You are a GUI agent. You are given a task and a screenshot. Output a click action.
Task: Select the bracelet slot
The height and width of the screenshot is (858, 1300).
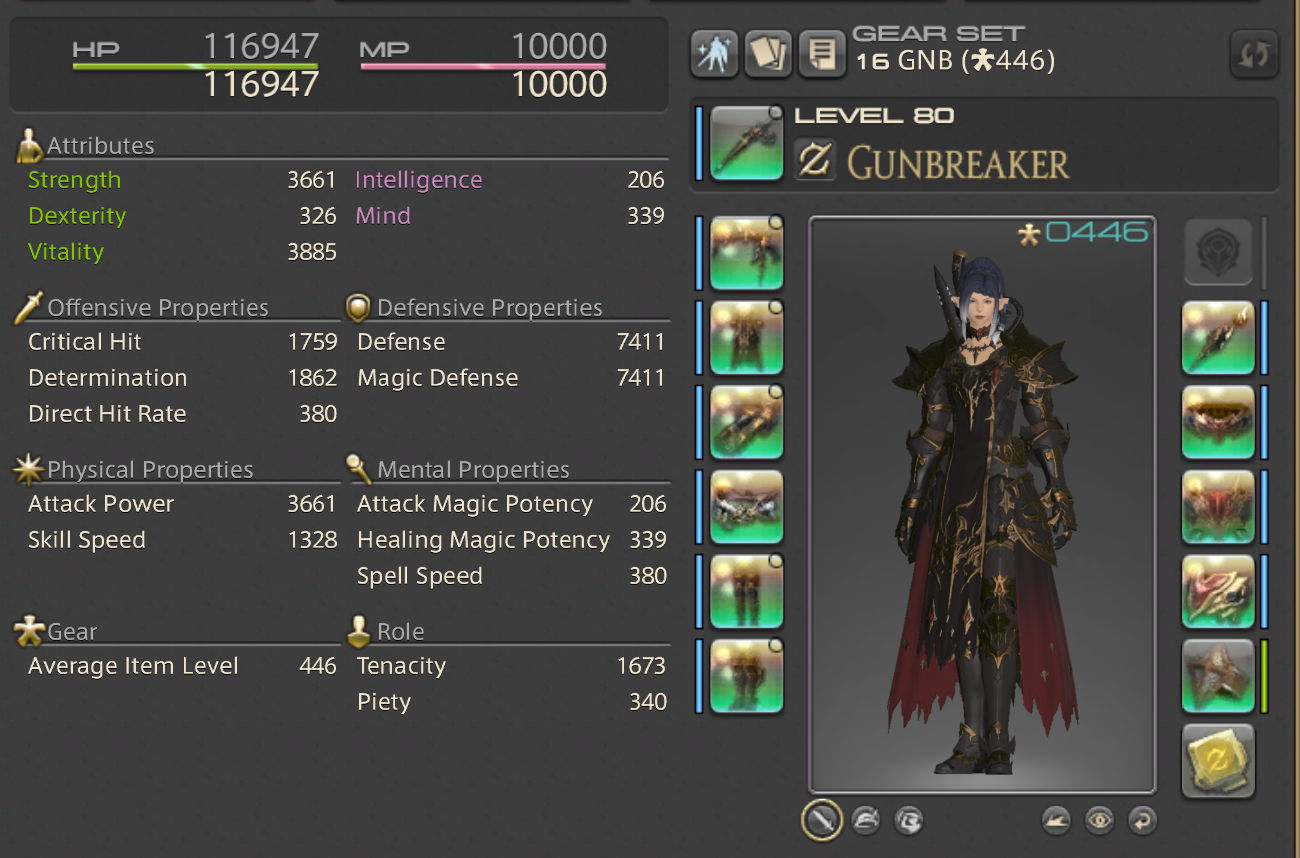pyautogui.click(x=1217, y=506)
